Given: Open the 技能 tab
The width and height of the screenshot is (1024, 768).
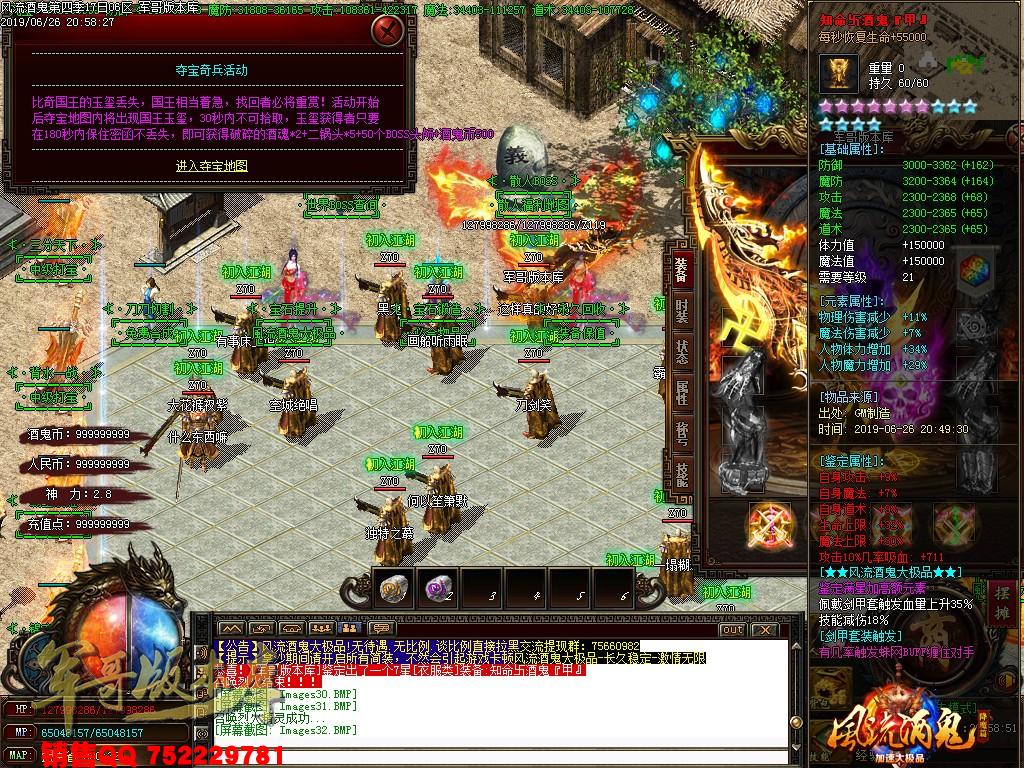Looking at the screenshot, I should coord(682,473).
